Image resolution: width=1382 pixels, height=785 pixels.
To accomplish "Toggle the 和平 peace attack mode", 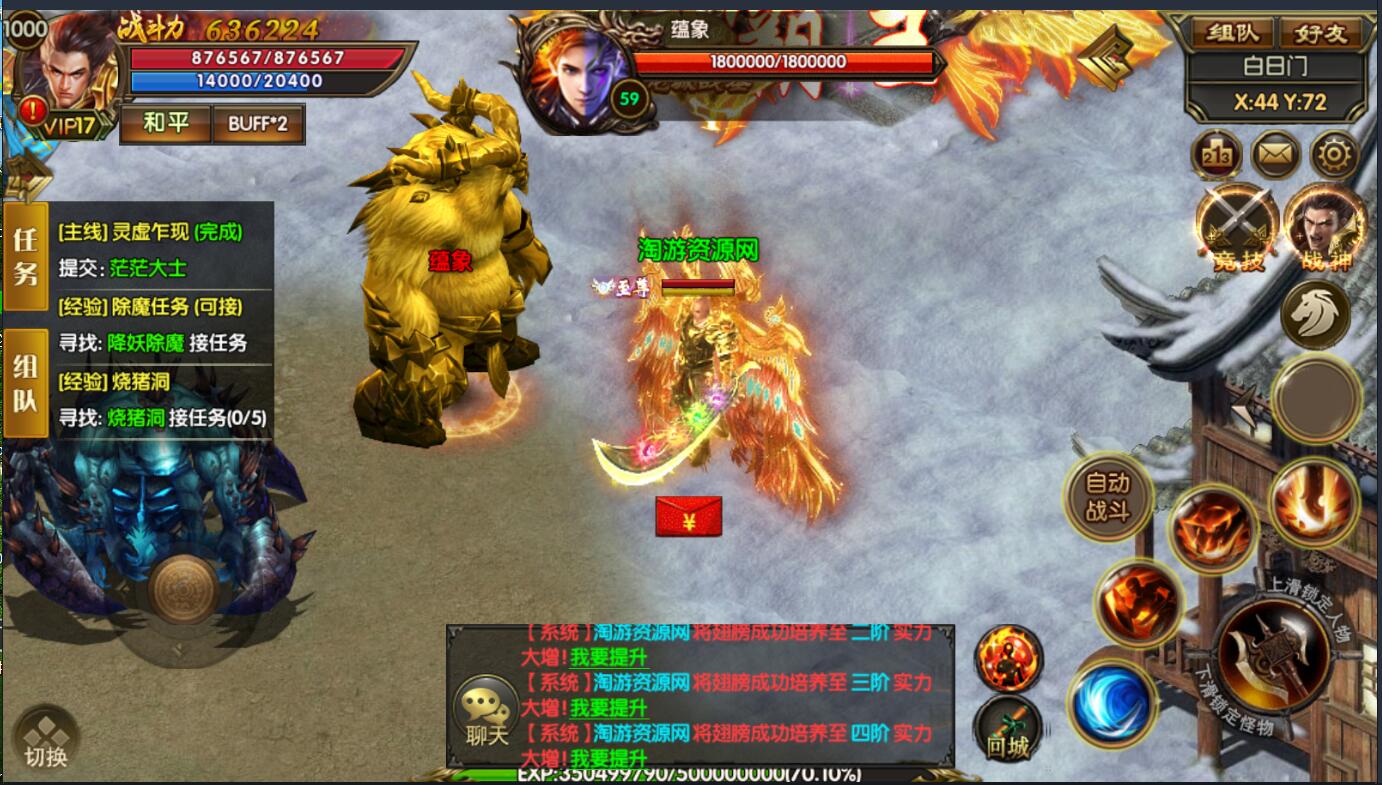I will pyautogui.click(x=165, y=124).
